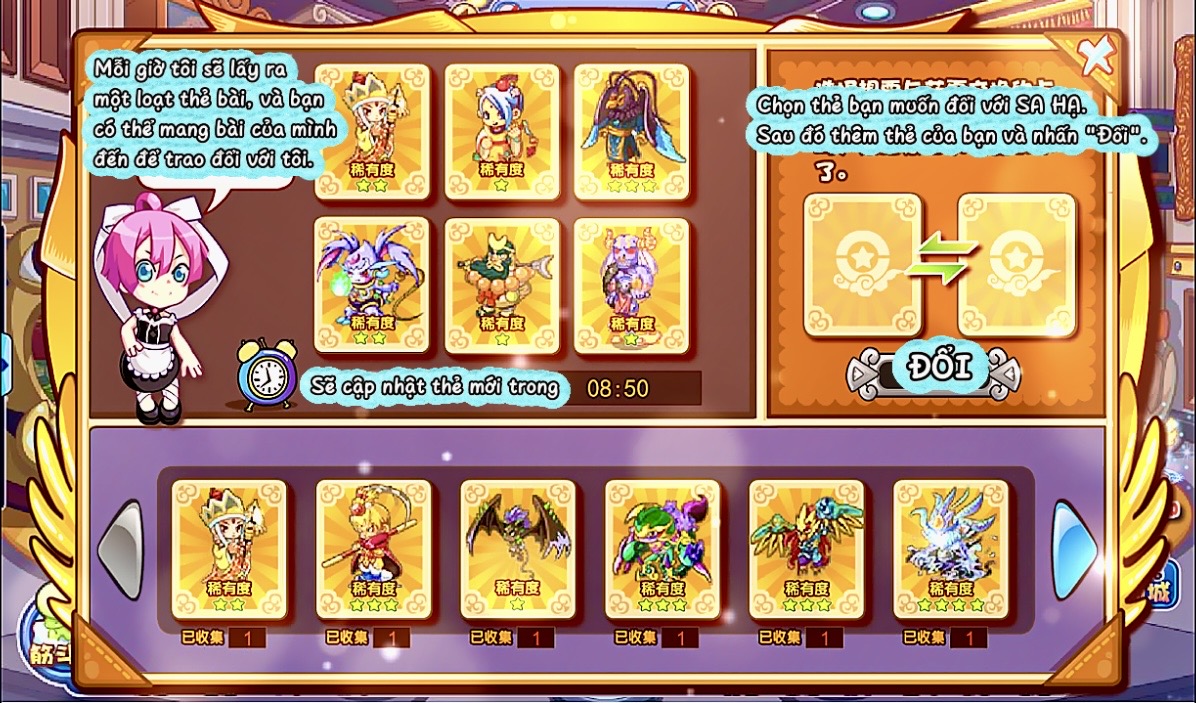Choose the white-haired girl with blue bow card
This screenshot has width=1196, height=703.
point(502,131)
